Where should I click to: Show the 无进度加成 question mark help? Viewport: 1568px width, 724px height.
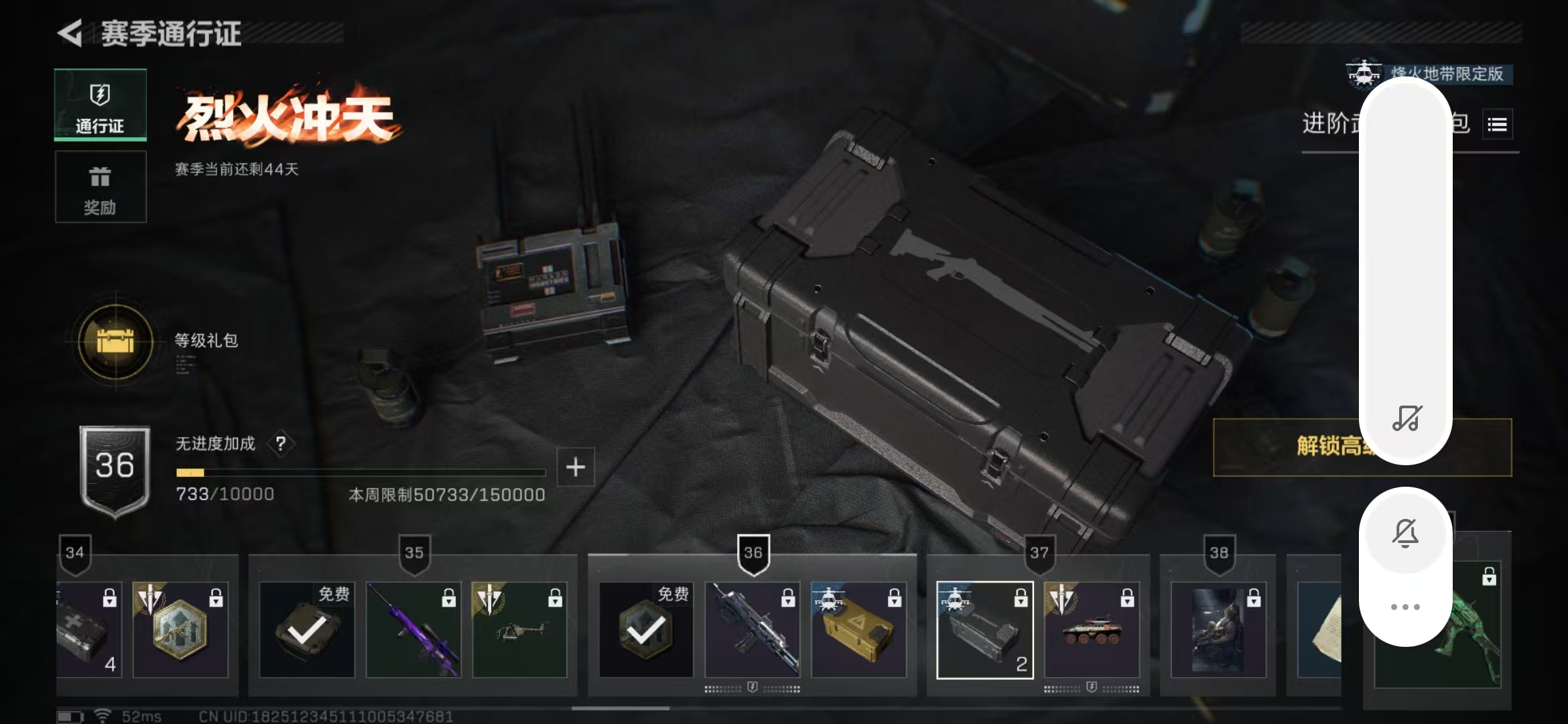coord(281,444)
